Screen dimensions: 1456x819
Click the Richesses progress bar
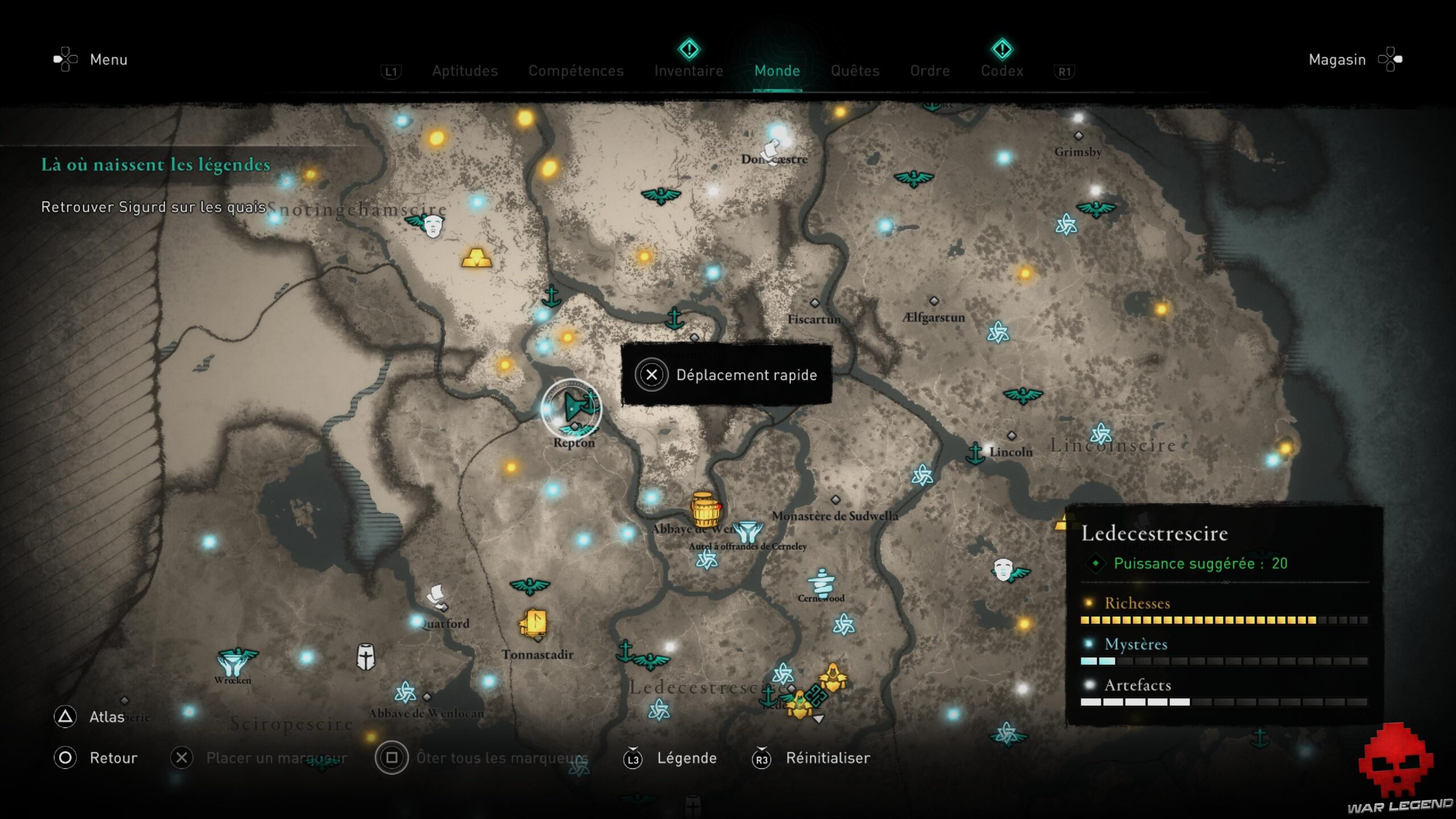[x=1223, y=620]
